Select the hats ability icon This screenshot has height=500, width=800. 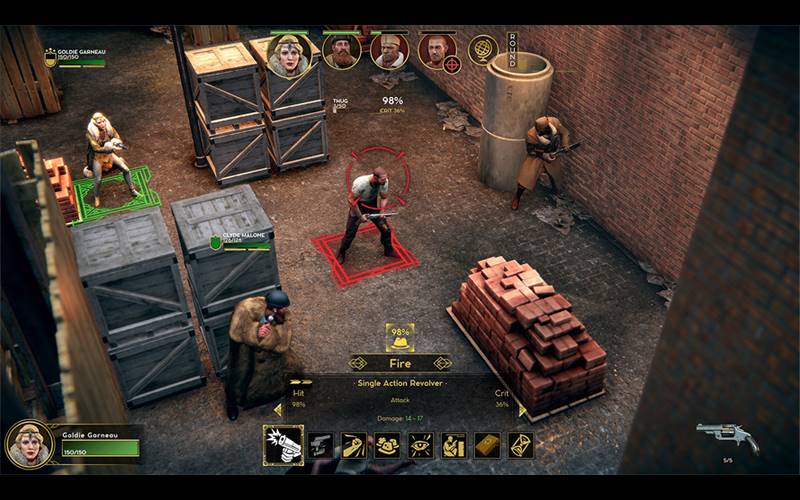[x=387, y=445]
